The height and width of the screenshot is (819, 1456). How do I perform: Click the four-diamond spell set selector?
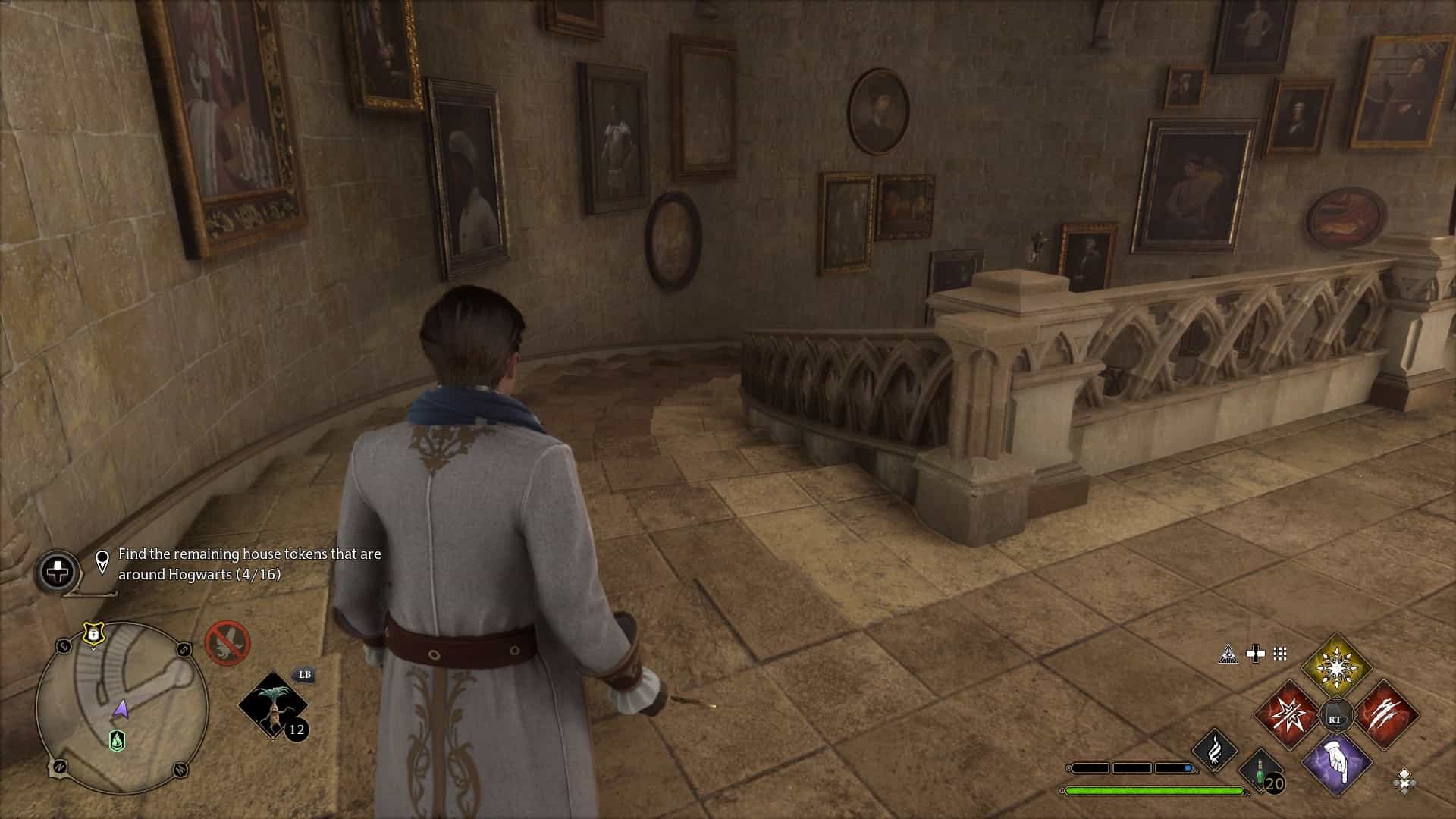tap(1404, 780)
